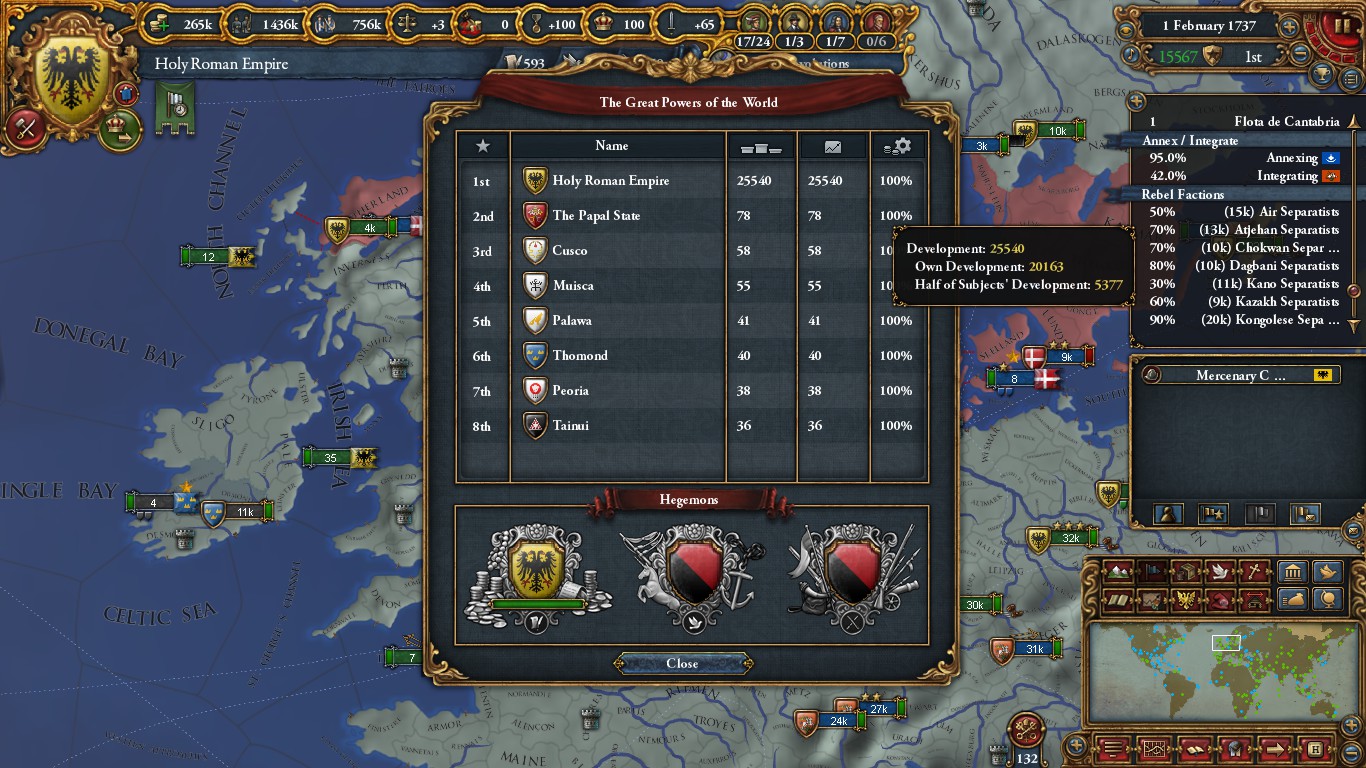Screen dimensions: 1366x768
Task: Select the Holy Roman Empire great power row
Action: [x=610, y=181]
